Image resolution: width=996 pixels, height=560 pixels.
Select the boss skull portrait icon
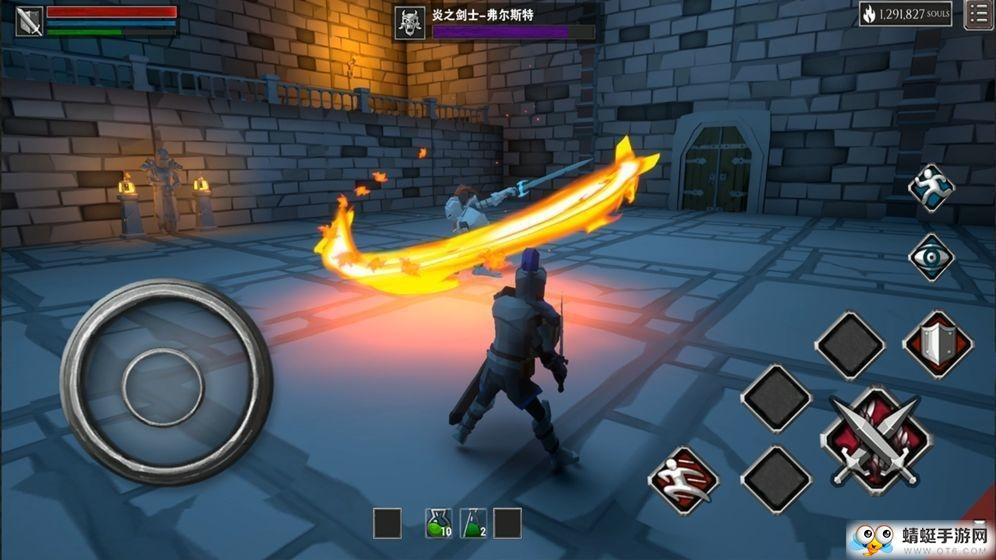tap(409, 23)
